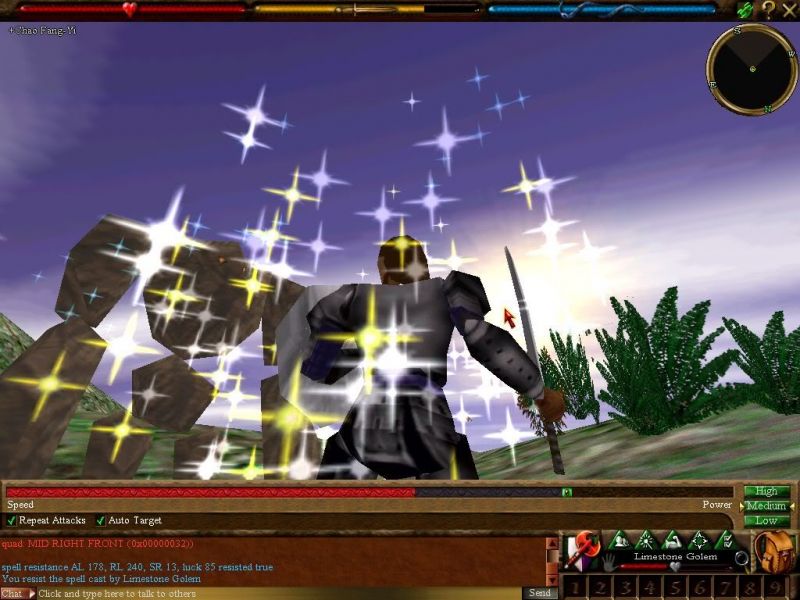Select the Medium attack height
This screenshot has height=600, width=800.
point(766,506)
